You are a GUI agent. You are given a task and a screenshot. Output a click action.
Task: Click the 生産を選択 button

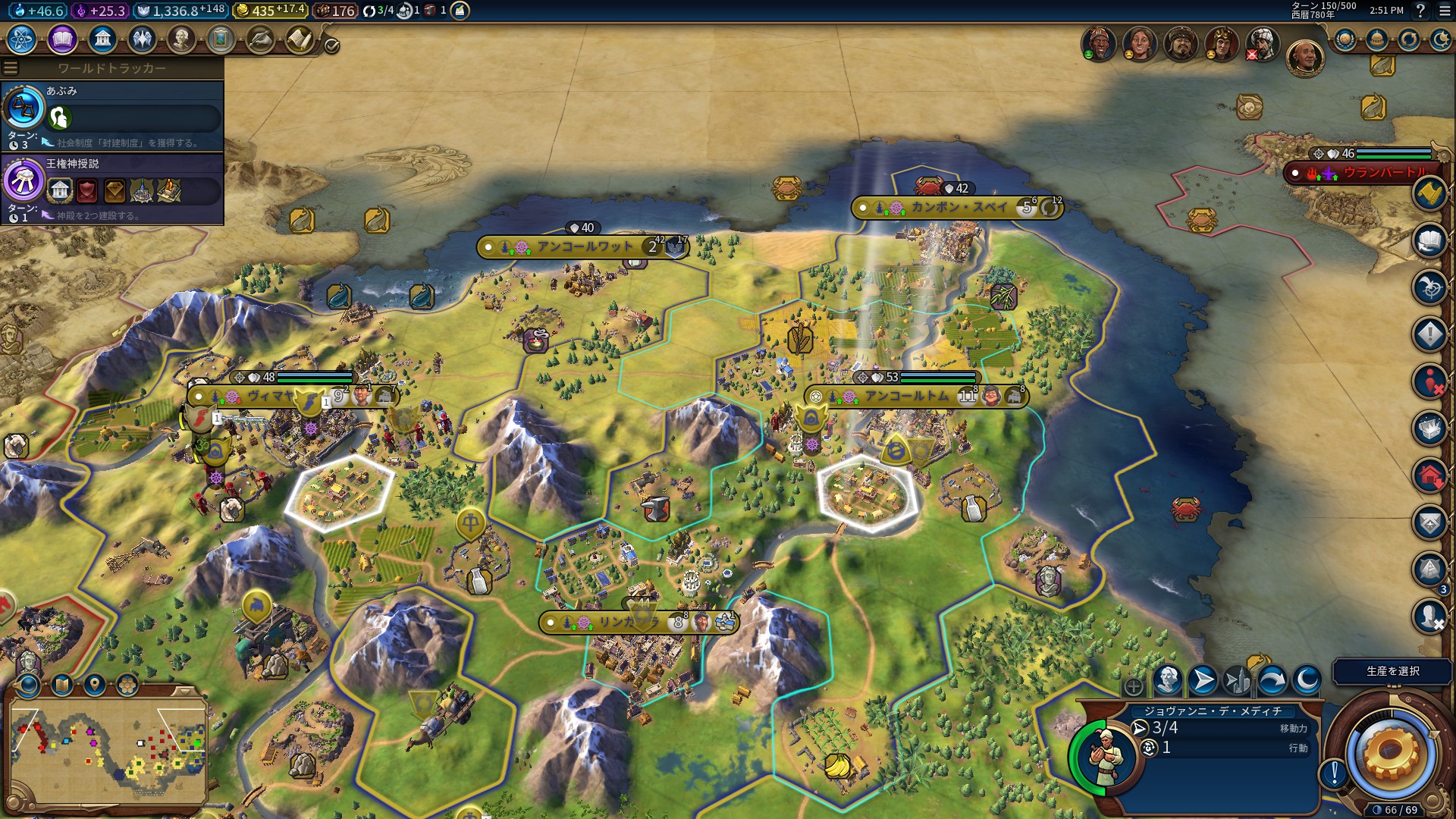(1392, 671)
